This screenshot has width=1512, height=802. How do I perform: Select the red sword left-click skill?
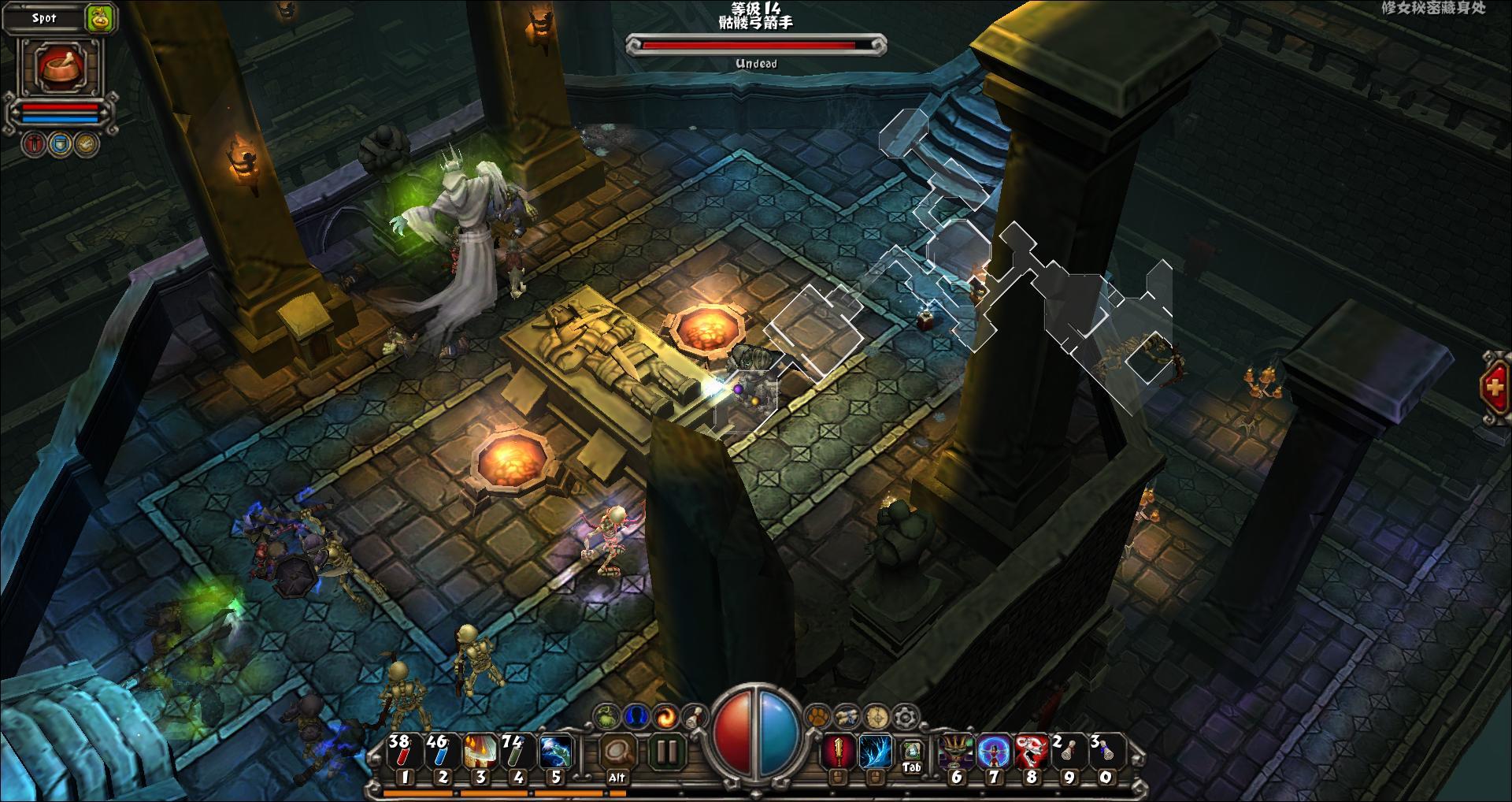coord(838,752)
